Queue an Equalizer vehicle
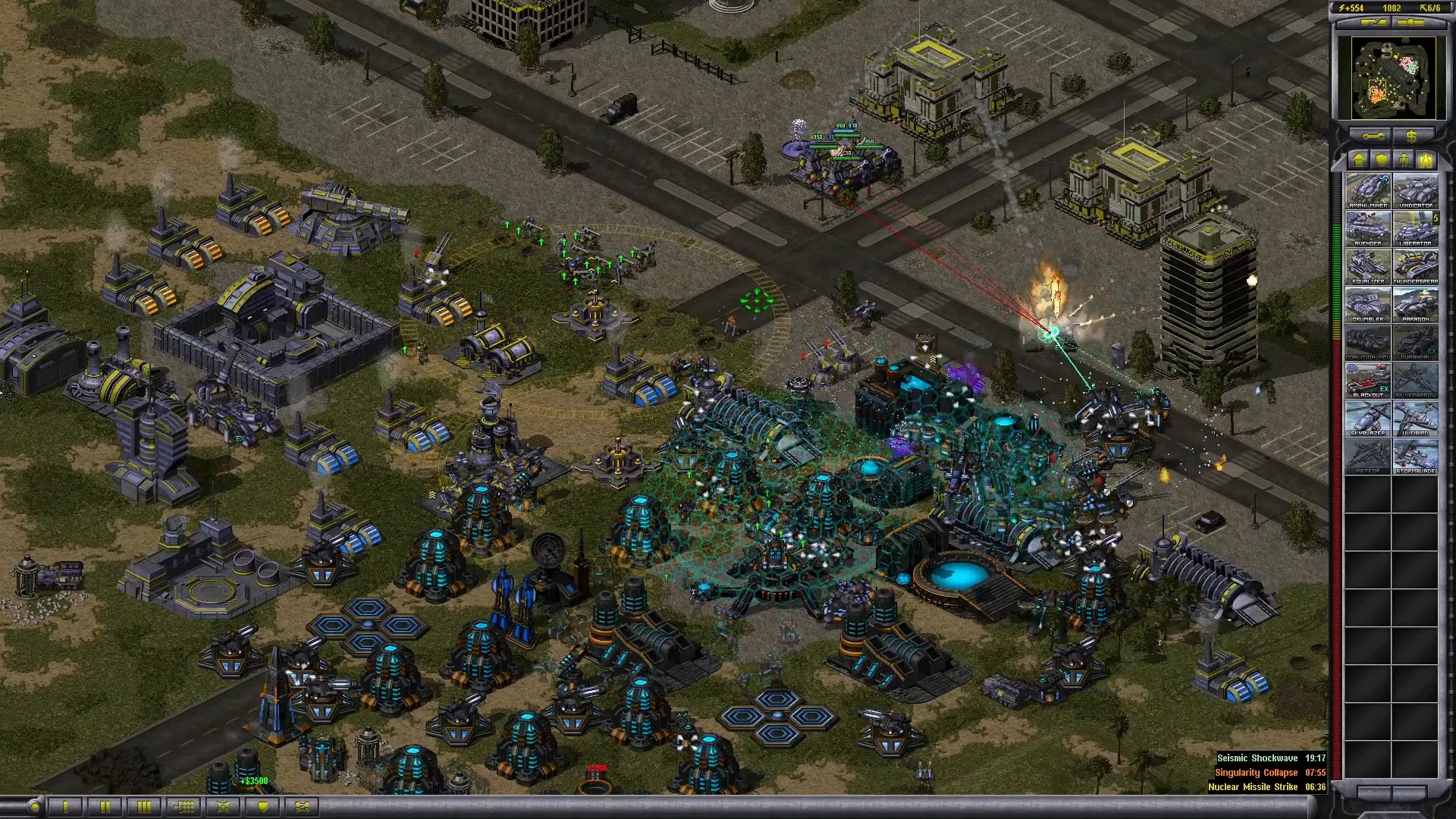Image resolution: width=1456 pixels, height=819 pixels. (1368, 266)
